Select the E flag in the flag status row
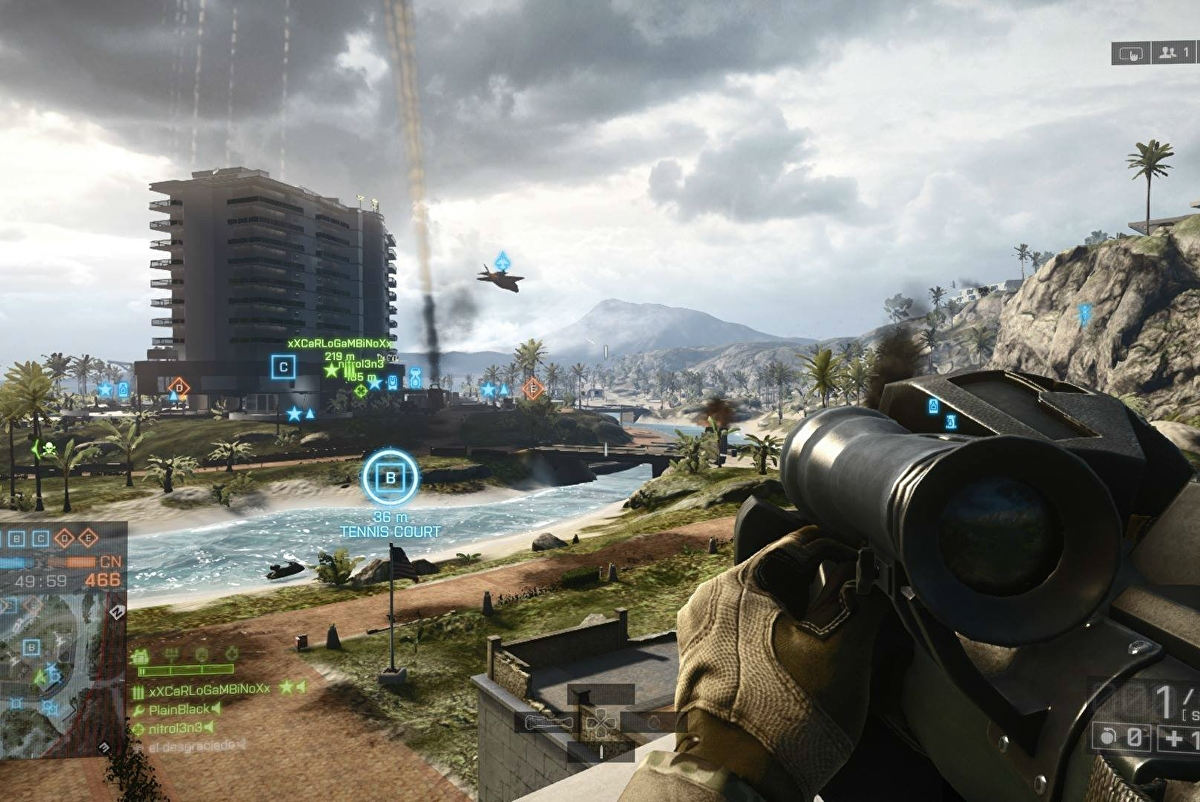Screen dimensions: 1200x802 (88, 537)
